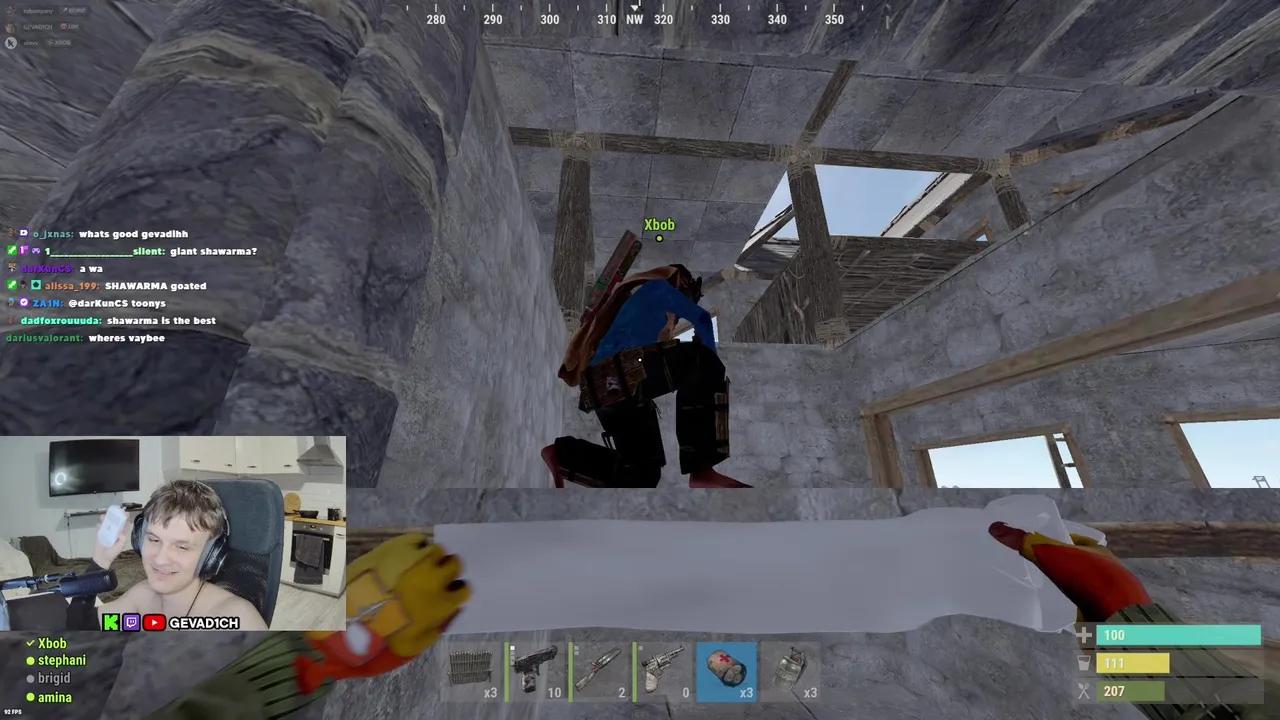This screenshot has height=720, width=1280.
Task: Click stephani's online status indicator
Action: pos(30,660)
